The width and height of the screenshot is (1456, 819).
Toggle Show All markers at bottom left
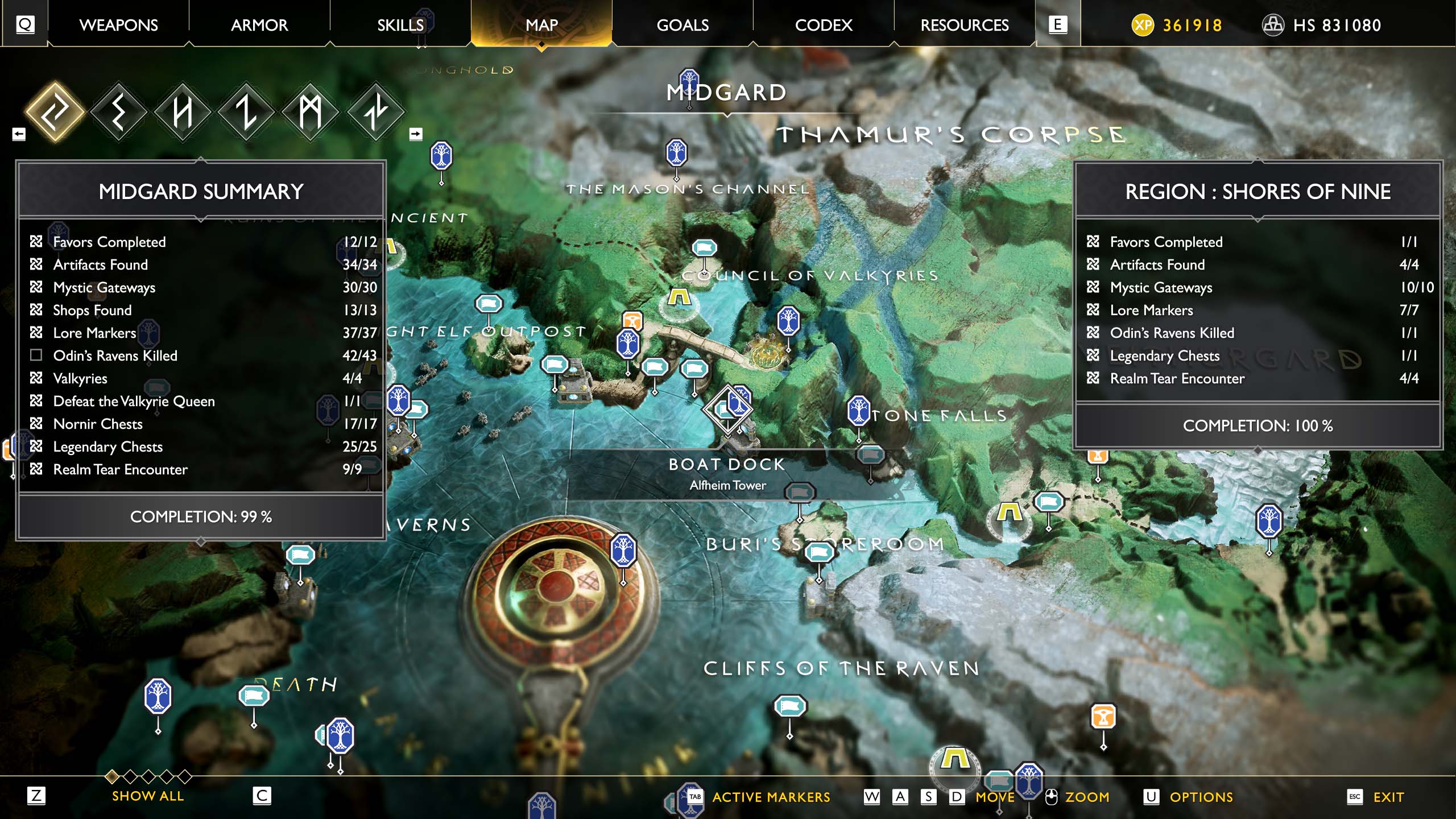click(x=149, y=796)
